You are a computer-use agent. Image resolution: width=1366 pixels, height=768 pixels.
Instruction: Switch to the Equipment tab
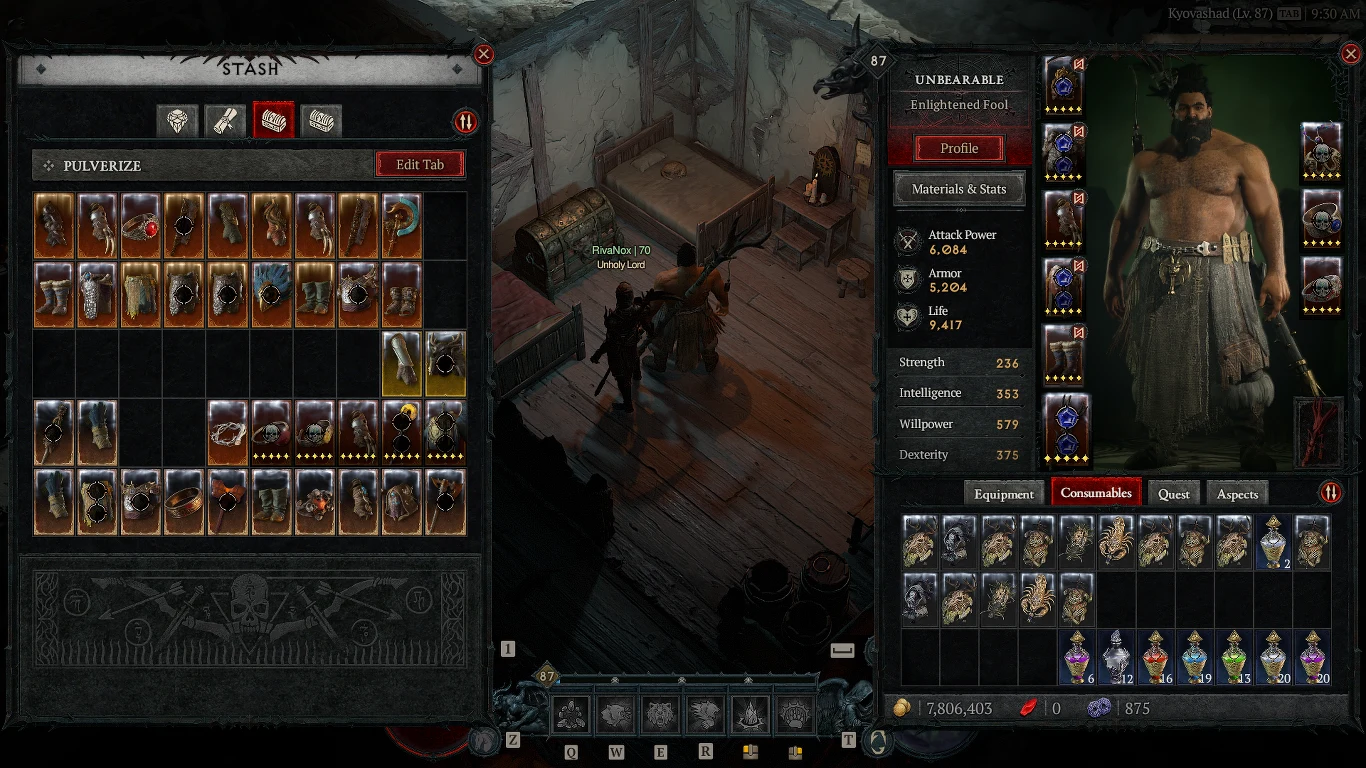(1003, 493)
